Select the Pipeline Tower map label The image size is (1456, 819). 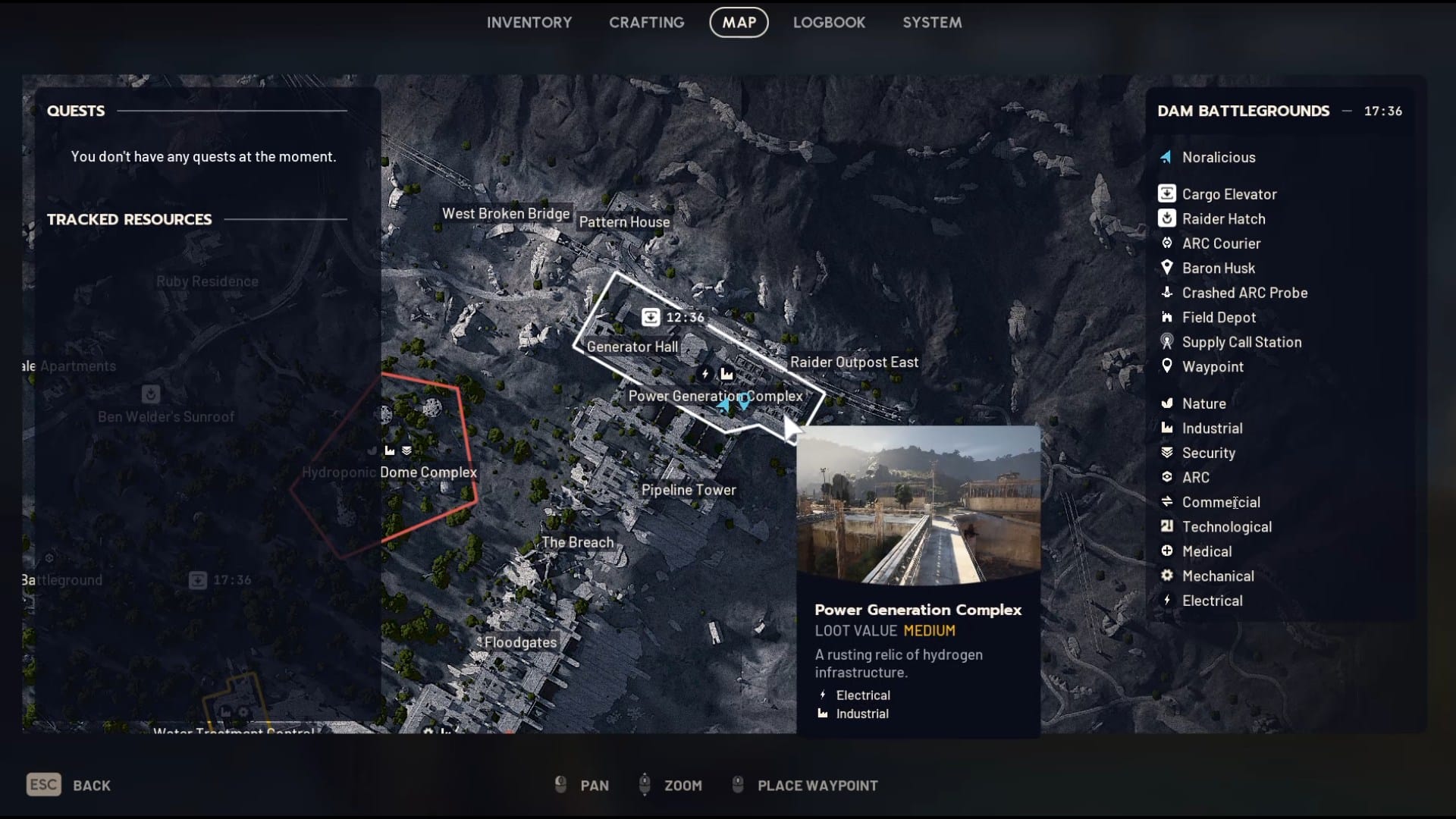click(689, 490)
